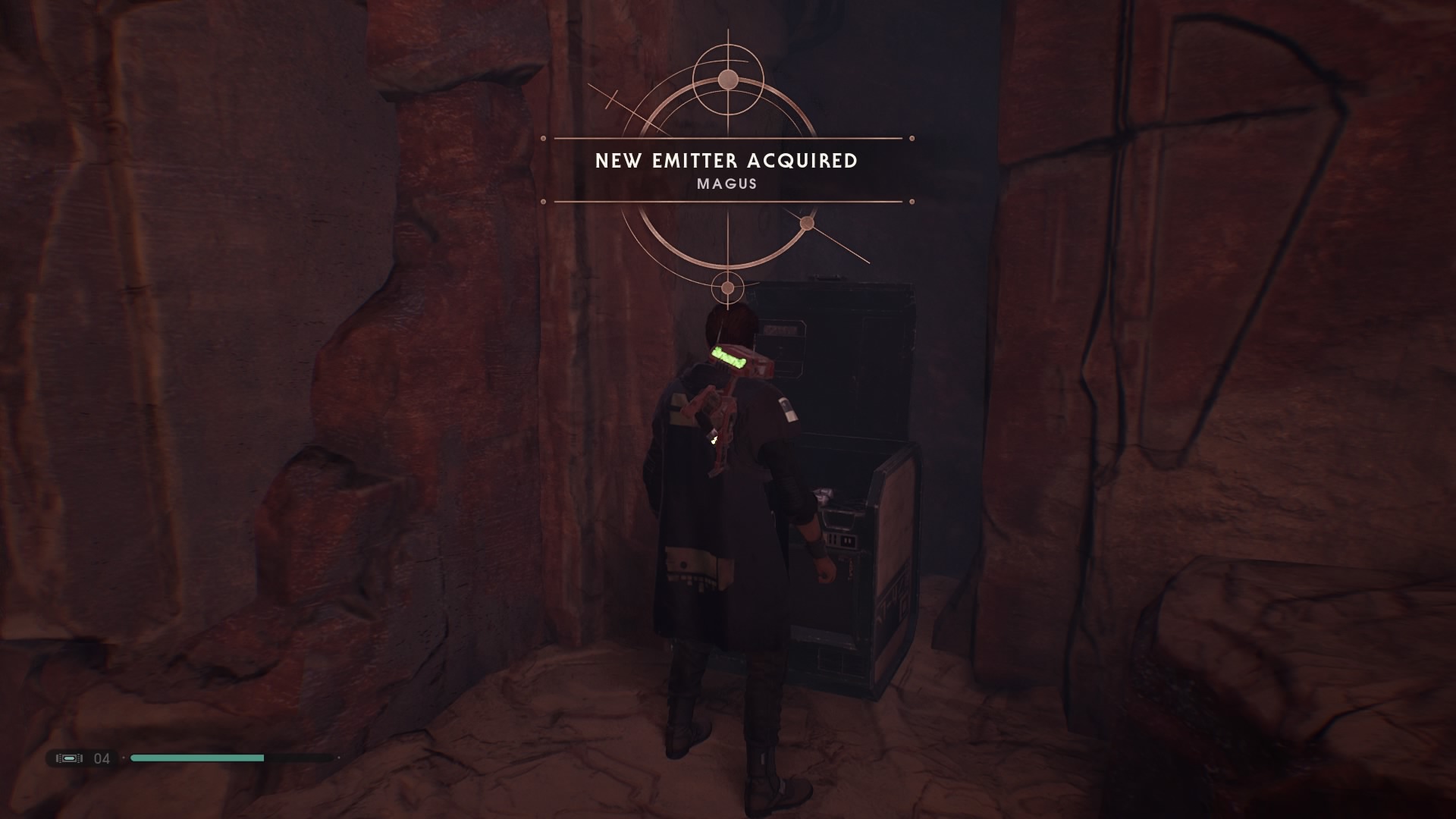Screen dimensions: 1456x819
Task: Select the patch icon on Cal's jacket
Action: coord(789,409)
